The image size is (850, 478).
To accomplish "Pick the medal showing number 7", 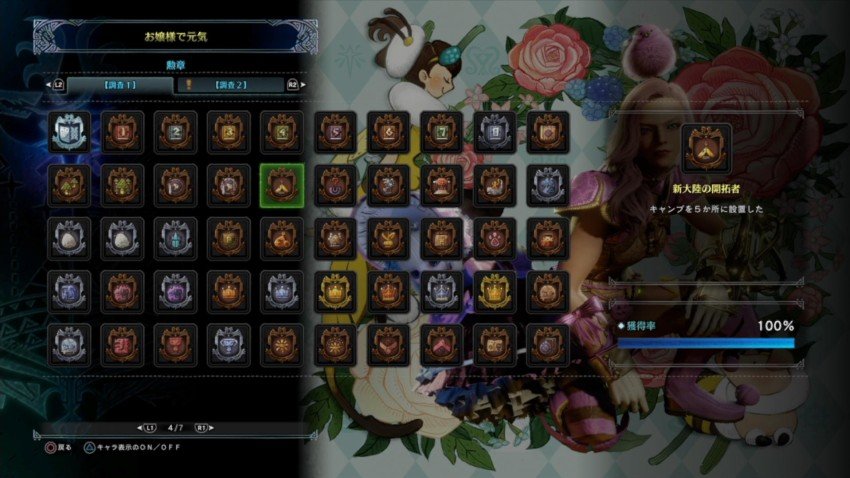I will click(442, 131).
